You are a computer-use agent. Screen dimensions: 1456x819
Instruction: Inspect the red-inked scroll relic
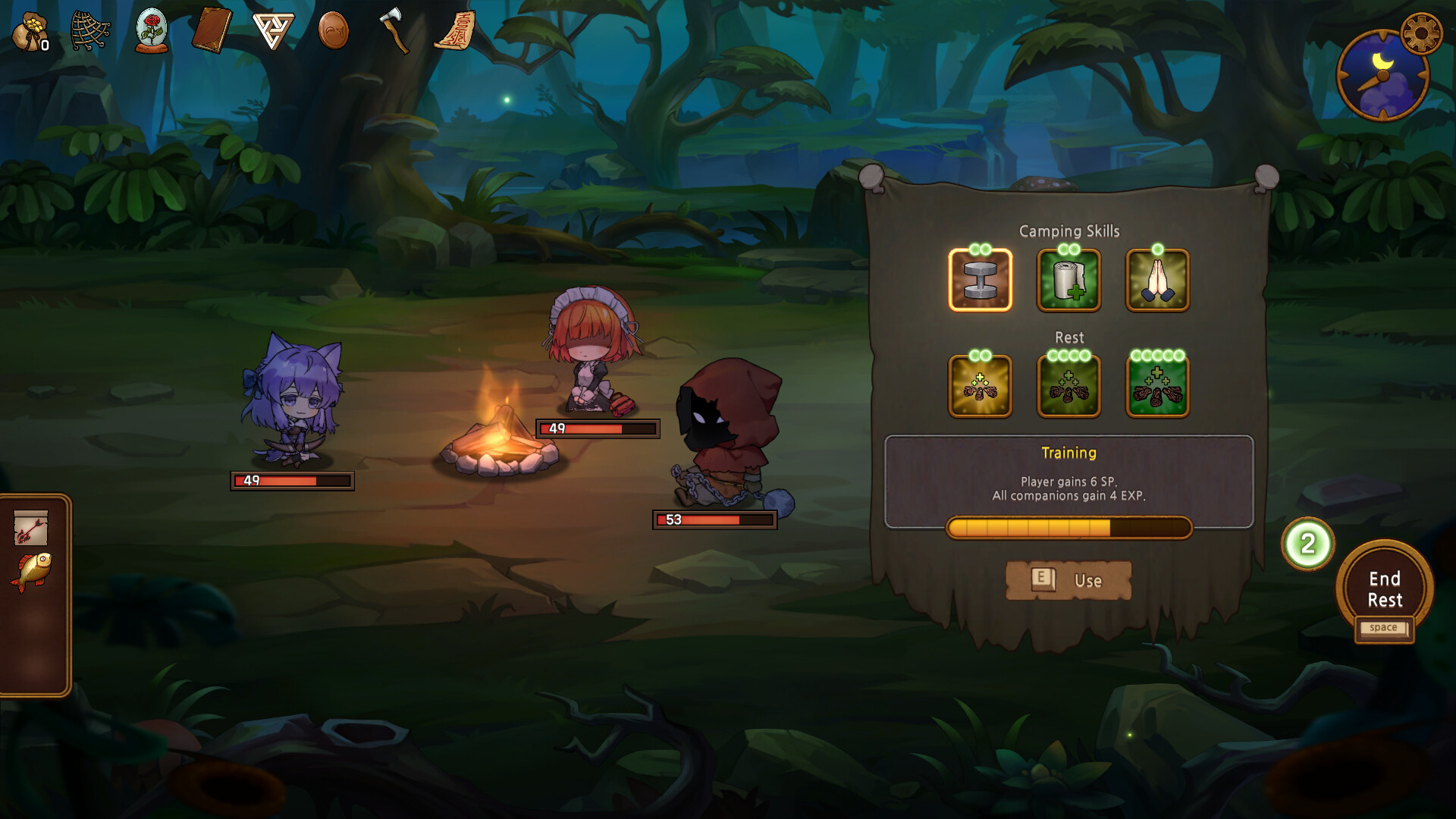[455, 32]
